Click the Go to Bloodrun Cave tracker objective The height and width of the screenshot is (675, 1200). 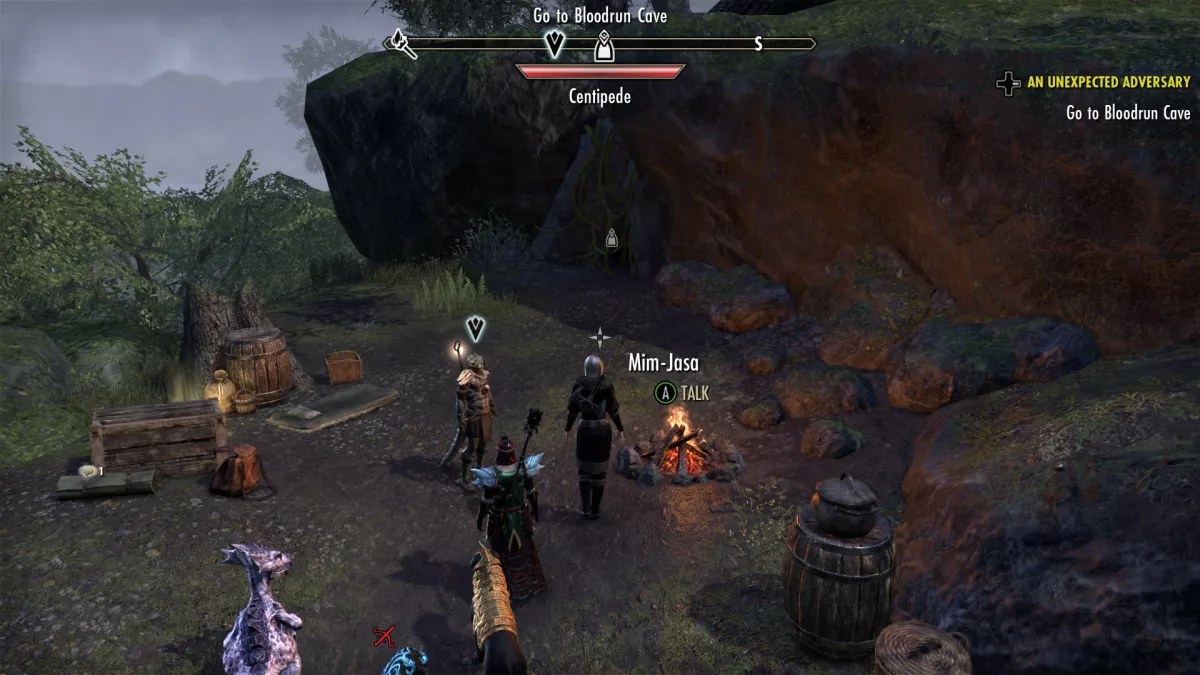coord(1128,113)
